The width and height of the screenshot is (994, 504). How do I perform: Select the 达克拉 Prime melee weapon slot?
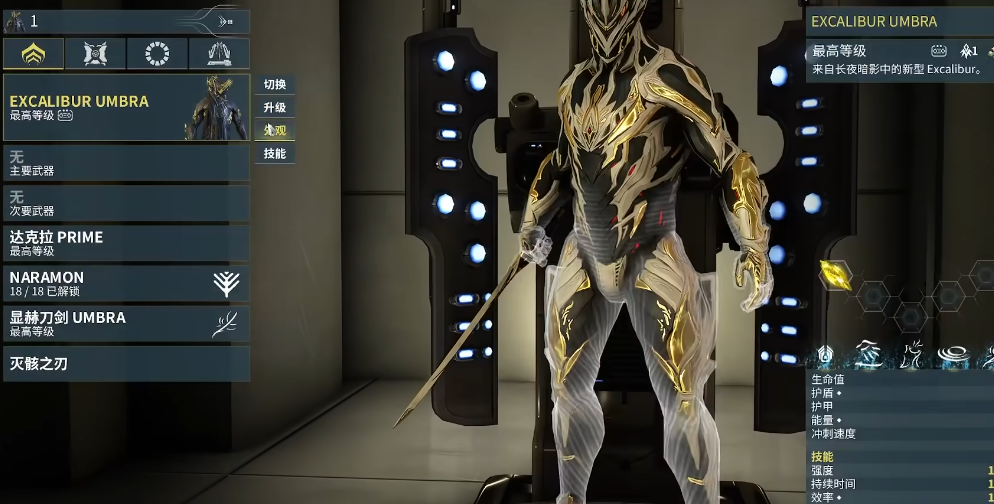click(126, 243)
